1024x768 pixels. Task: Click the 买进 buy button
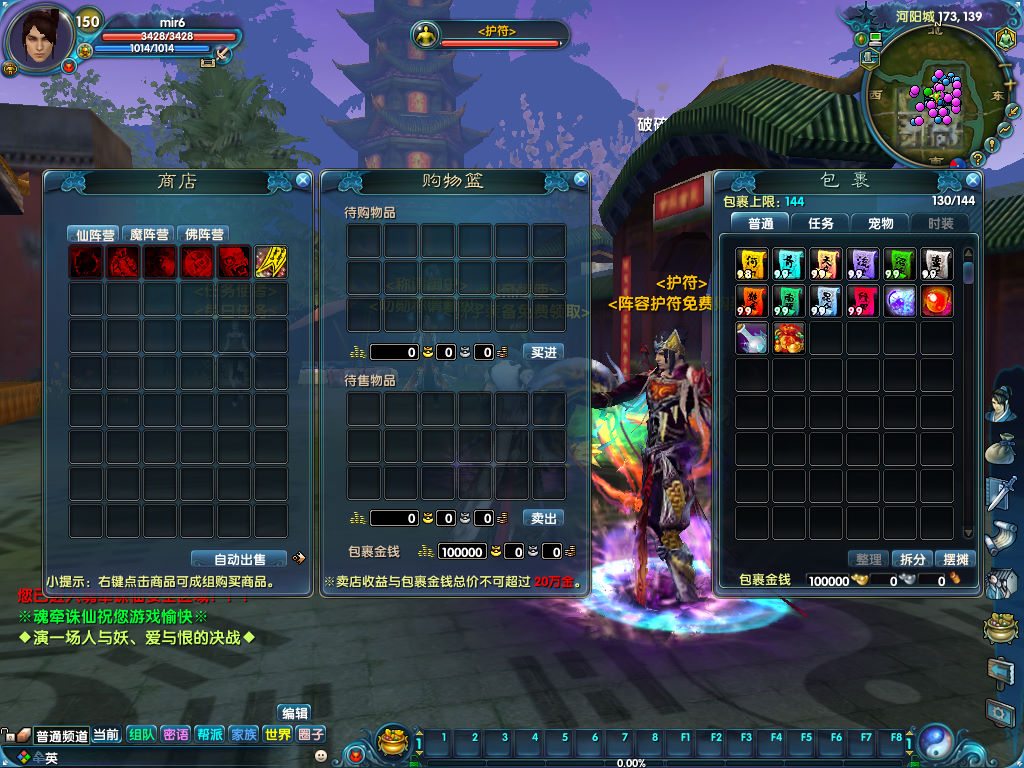coord(543,352)
